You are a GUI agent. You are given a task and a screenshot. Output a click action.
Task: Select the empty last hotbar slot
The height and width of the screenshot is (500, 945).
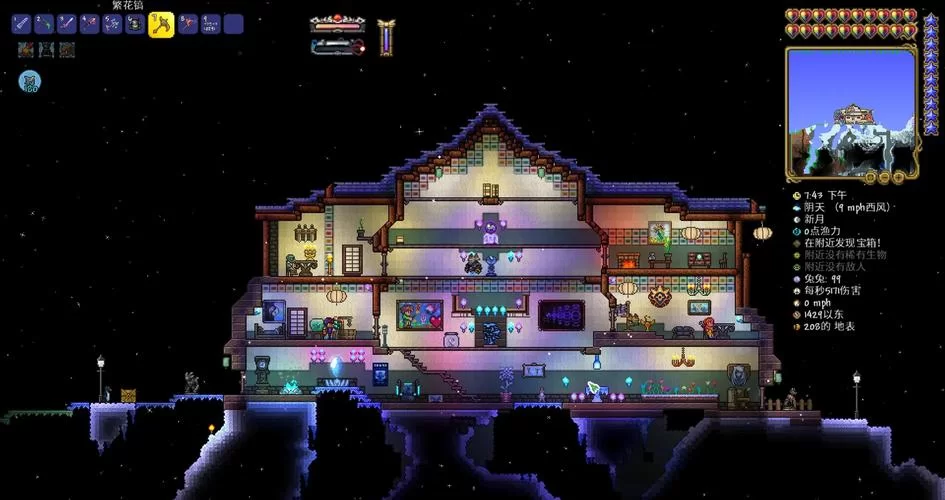point(233,24)
